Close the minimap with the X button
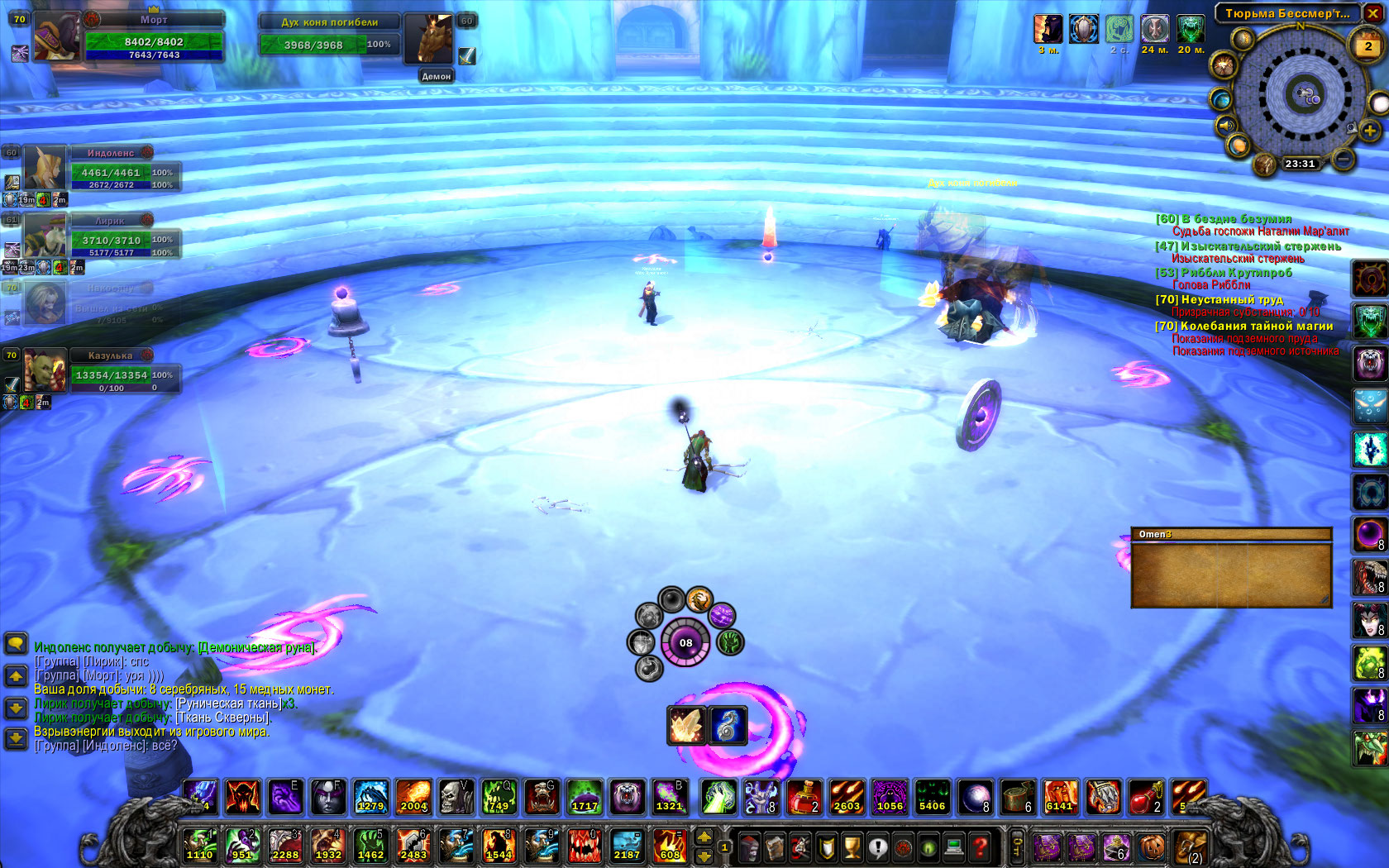The width and height of the screenshot is (1389, 868). [x=1372, y=13]
